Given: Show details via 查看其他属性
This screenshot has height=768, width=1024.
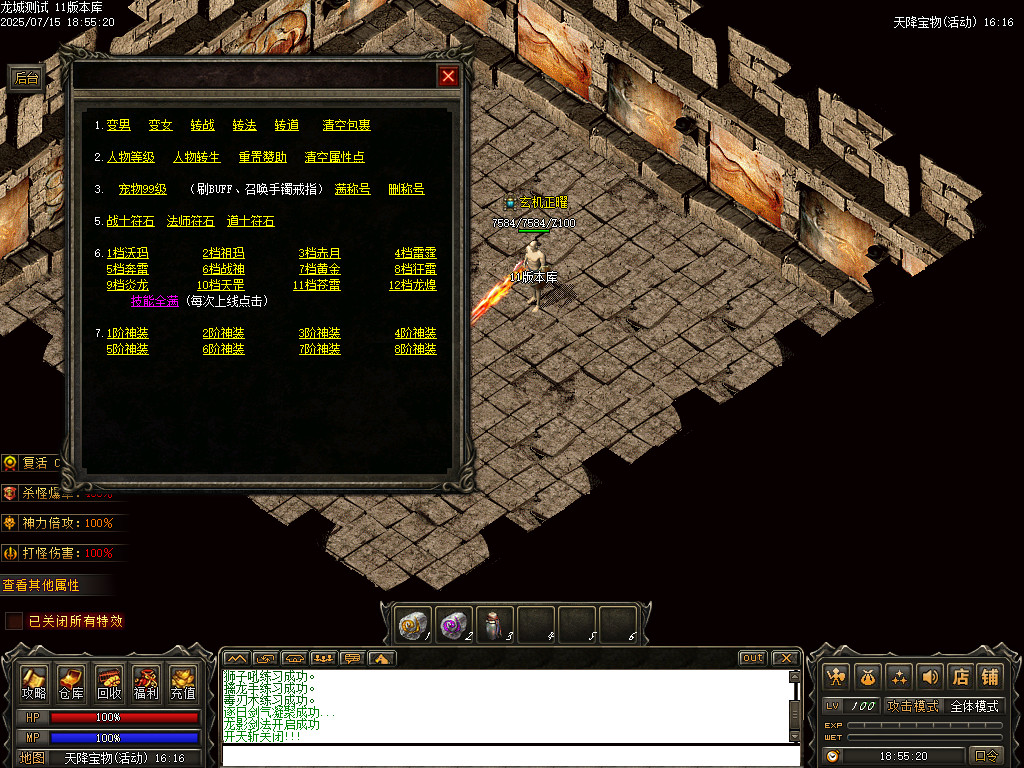Looking at the screenshot, I should [41, 585].
